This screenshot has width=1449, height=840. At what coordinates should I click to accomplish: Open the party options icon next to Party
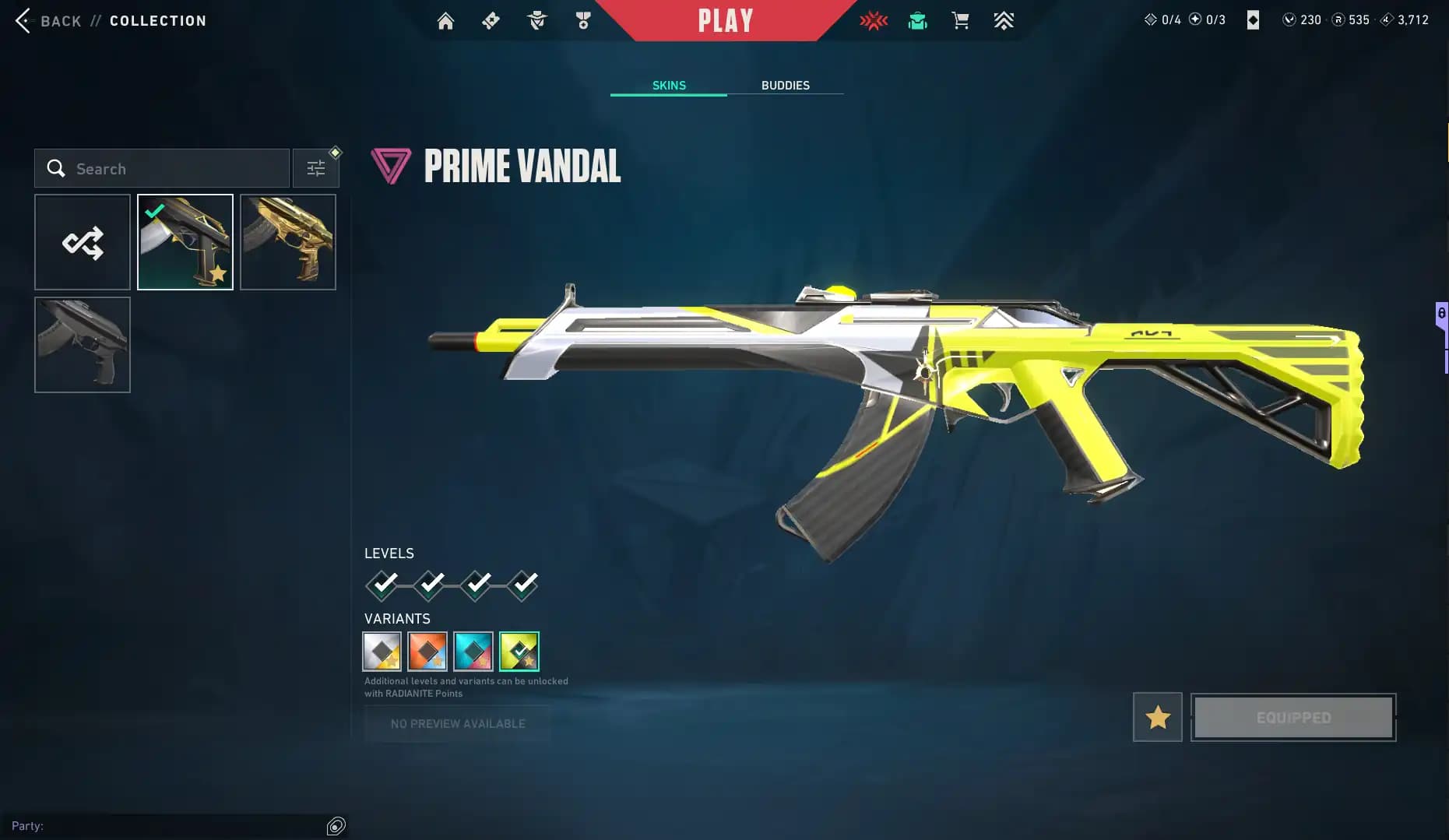[x=336, y=825]
